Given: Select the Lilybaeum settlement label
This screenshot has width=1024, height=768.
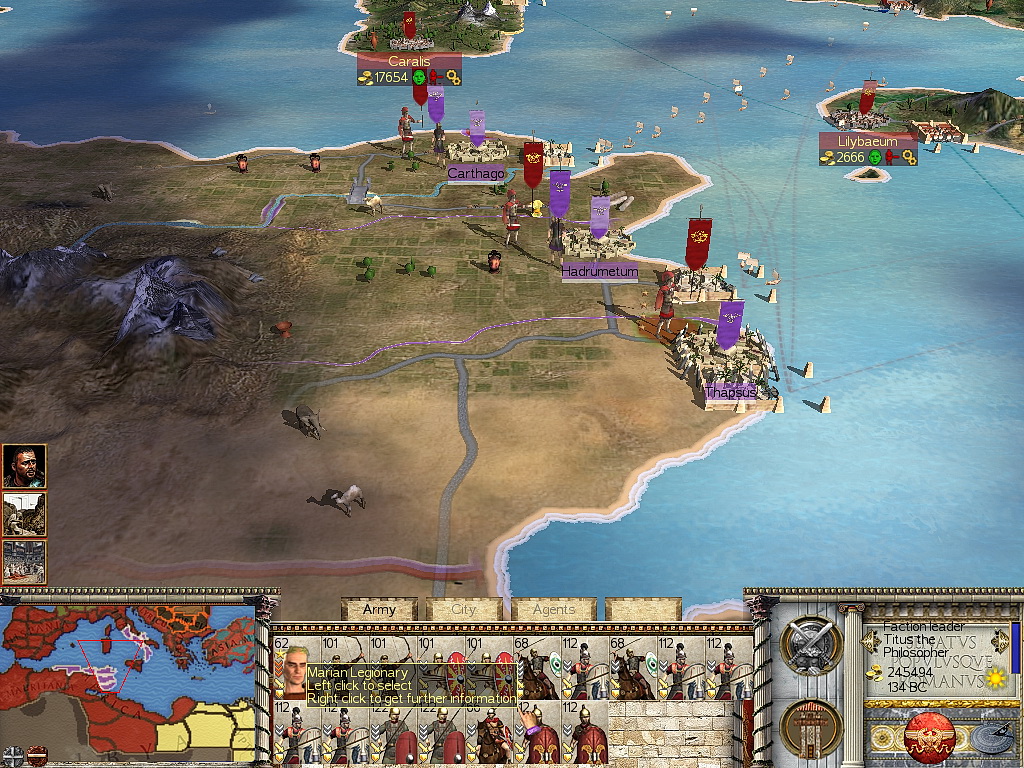Looking at the screenshot, I should [868, 142].
